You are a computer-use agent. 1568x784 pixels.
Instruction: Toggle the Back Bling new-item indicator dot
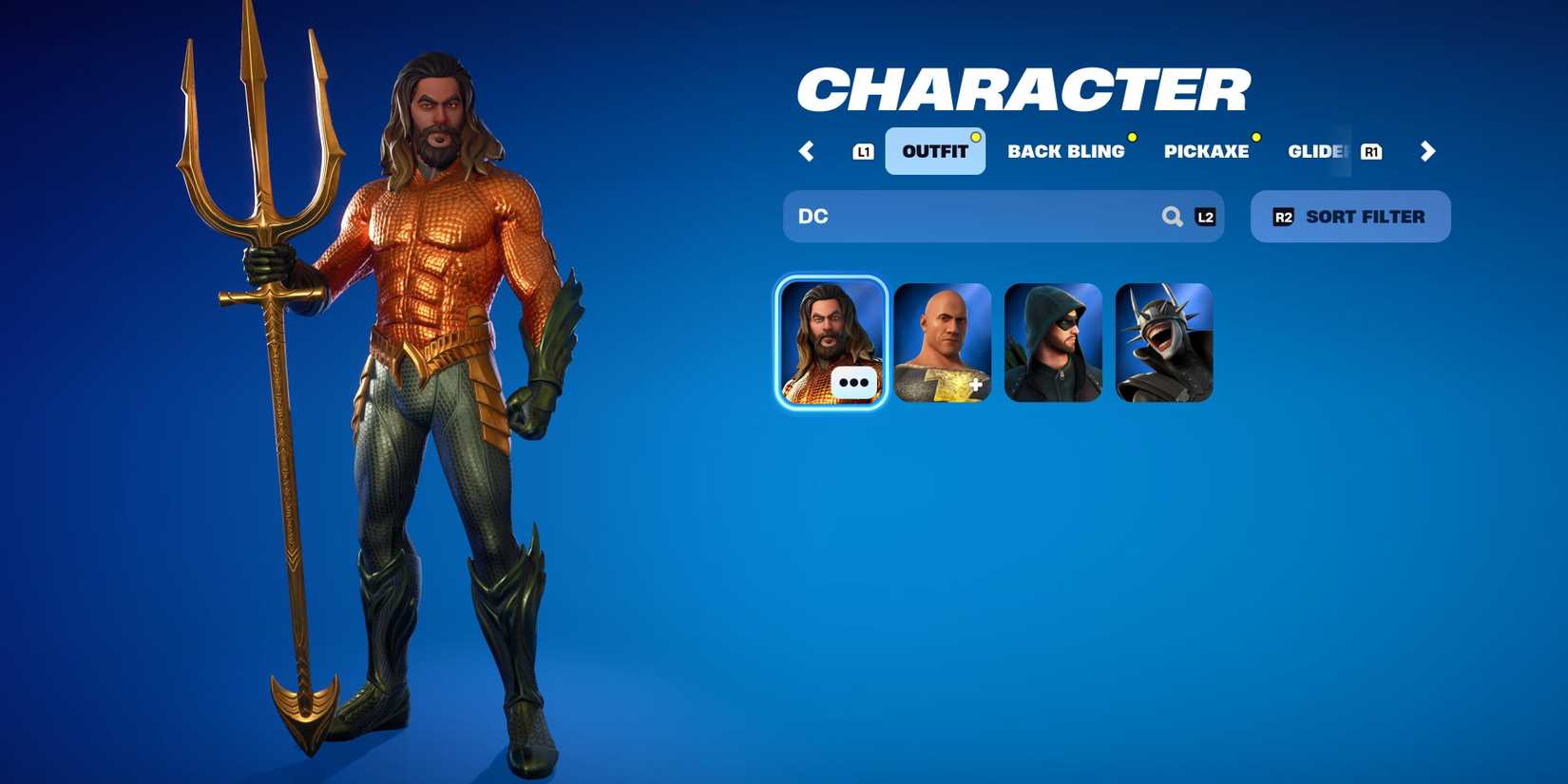(1131, 137)
